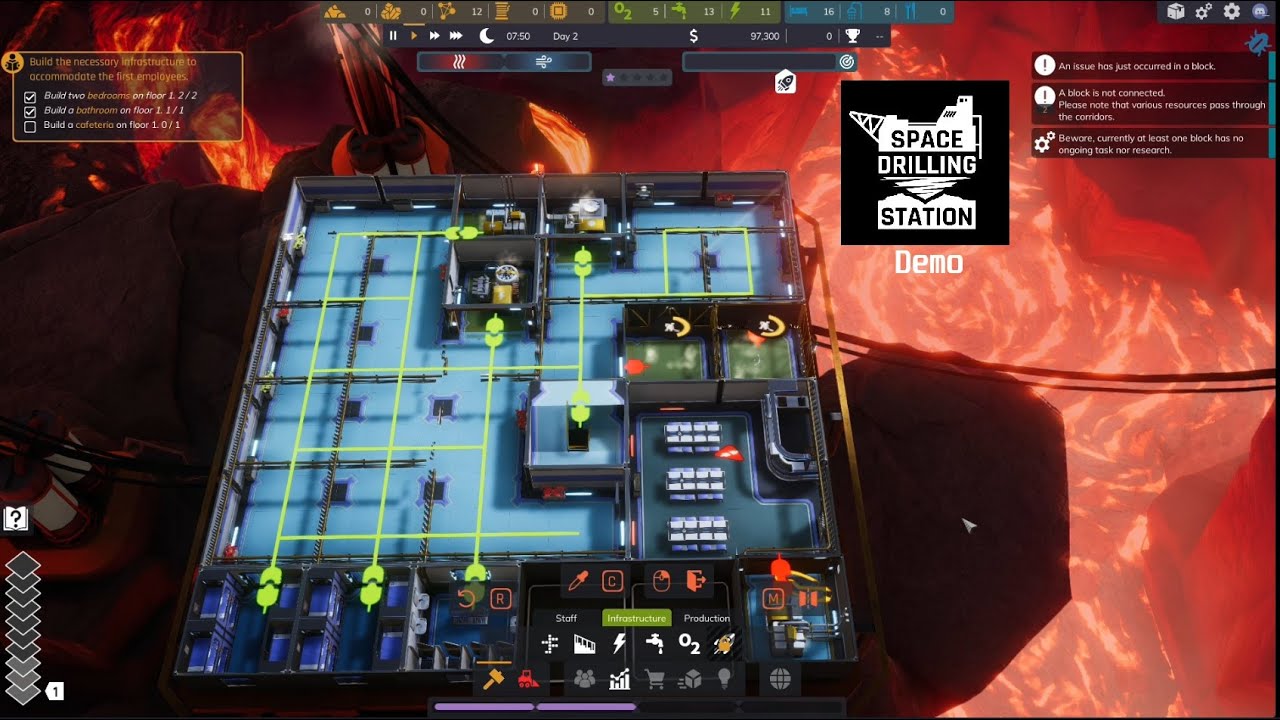The width and height of the screenshot is (1280, 720).
Task: Pause the game simulation
Action: click(393, 36)
